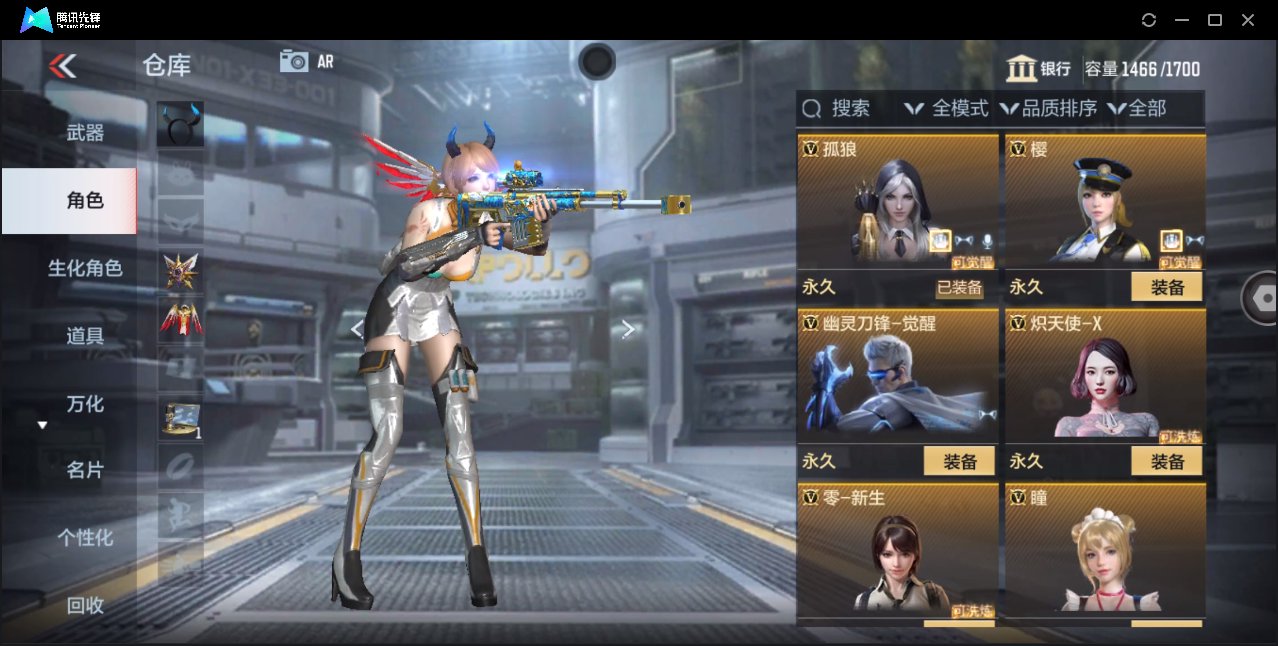Viewport: 1278px width, 646px height.
Task: Switch to the 名片 tab
Action: coord(85,470)
